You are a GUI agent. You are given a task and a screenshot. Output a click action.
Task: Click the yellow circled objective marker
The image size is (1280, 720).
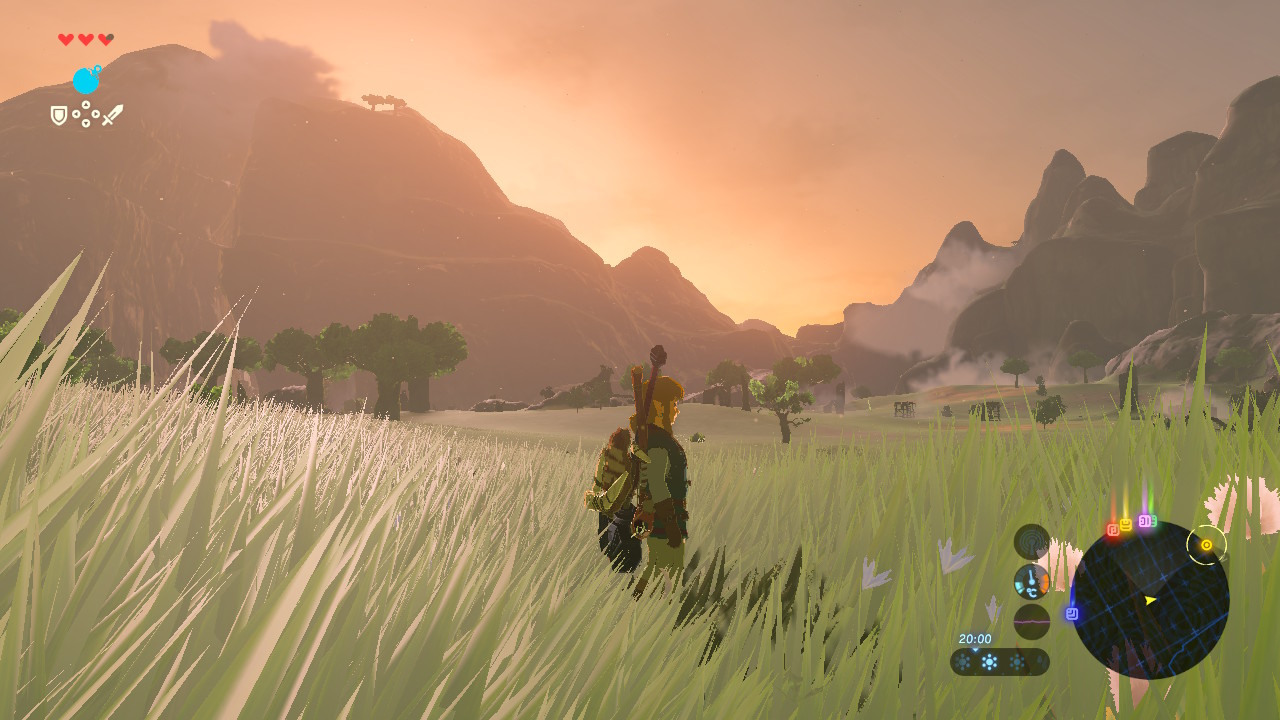[1206, 545]
